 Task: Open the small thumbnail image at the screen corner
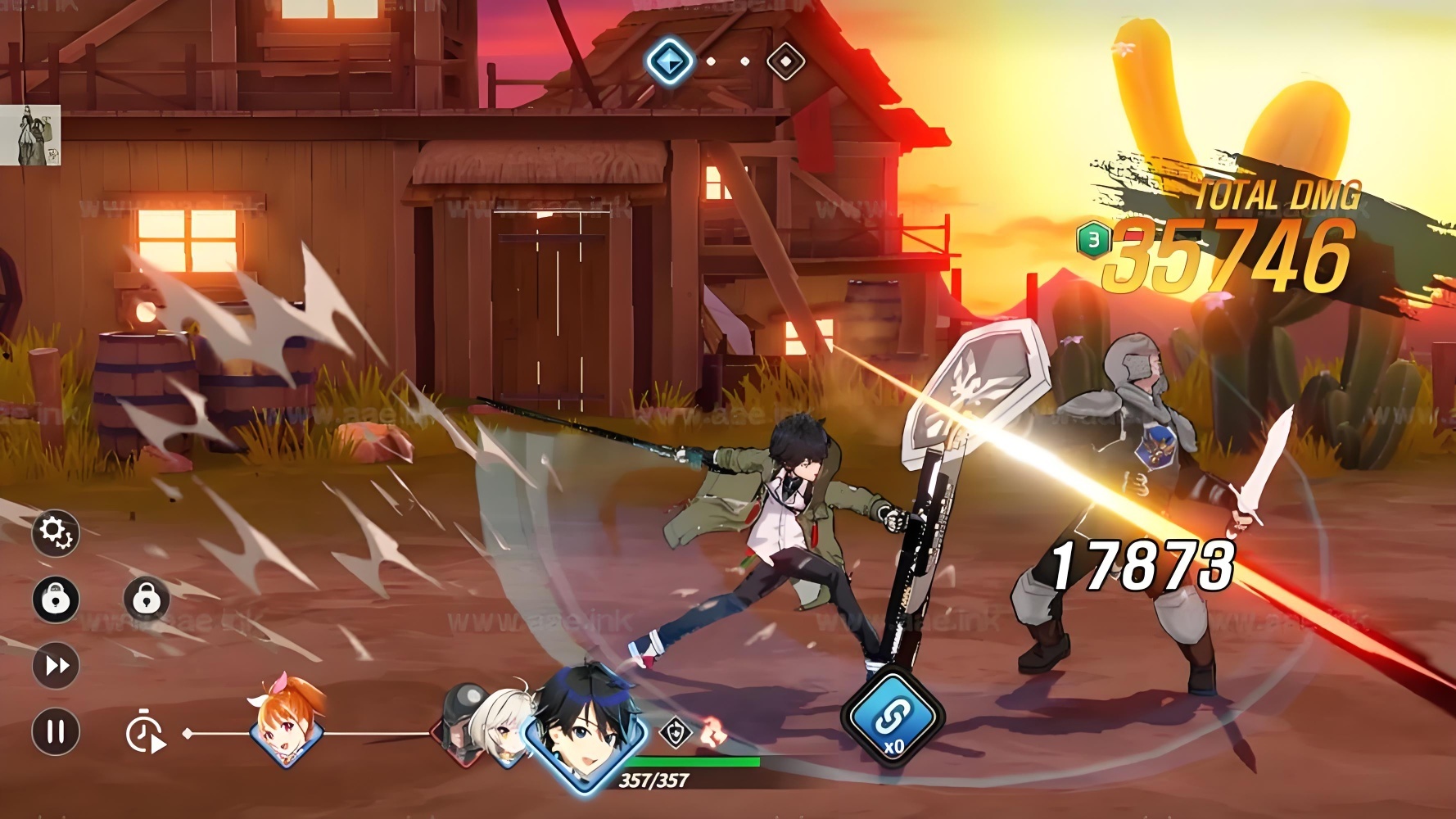tap(30, 135)
